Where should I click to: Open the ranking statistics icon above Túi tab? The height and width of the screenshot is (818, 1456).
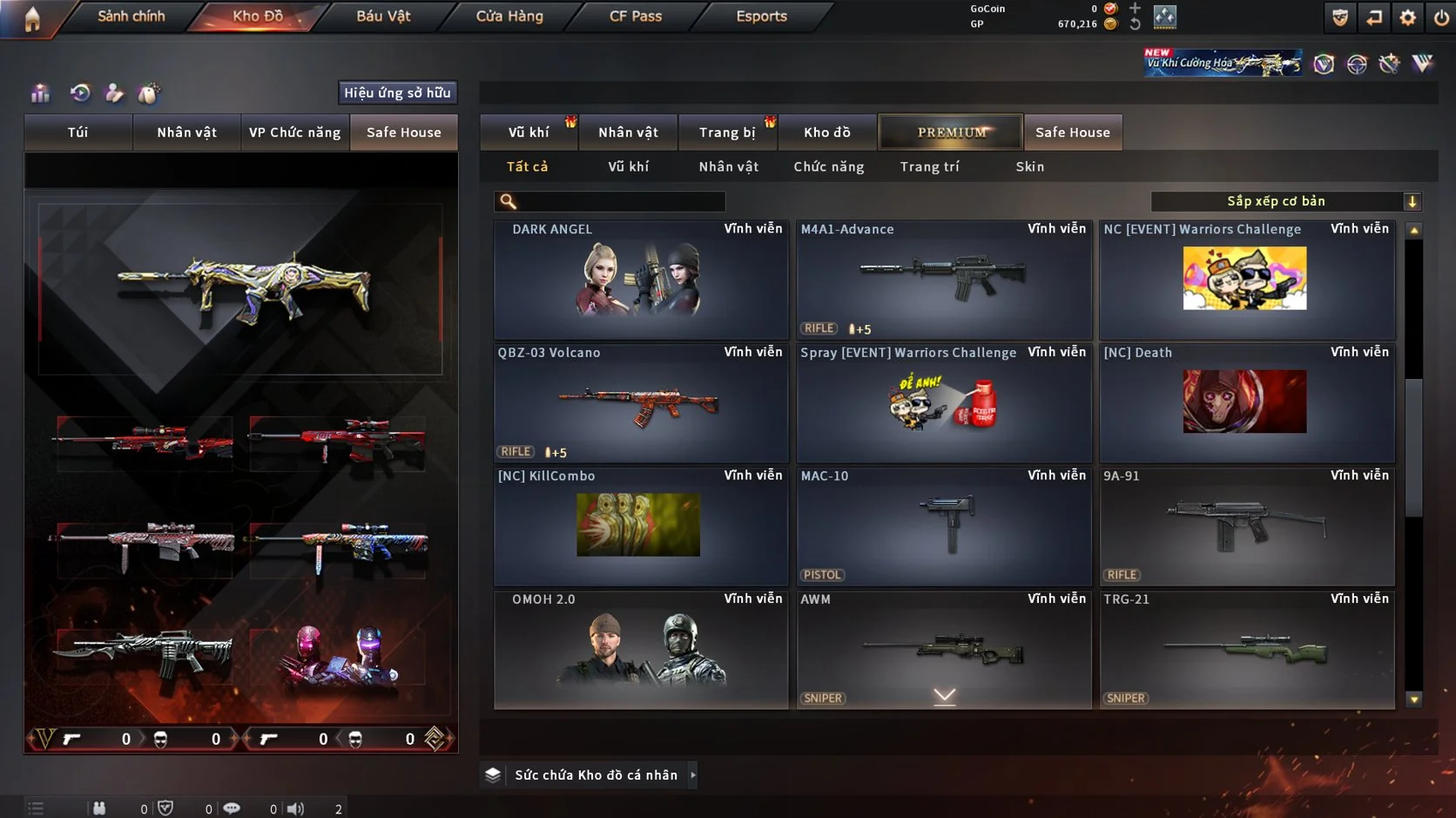39,92
